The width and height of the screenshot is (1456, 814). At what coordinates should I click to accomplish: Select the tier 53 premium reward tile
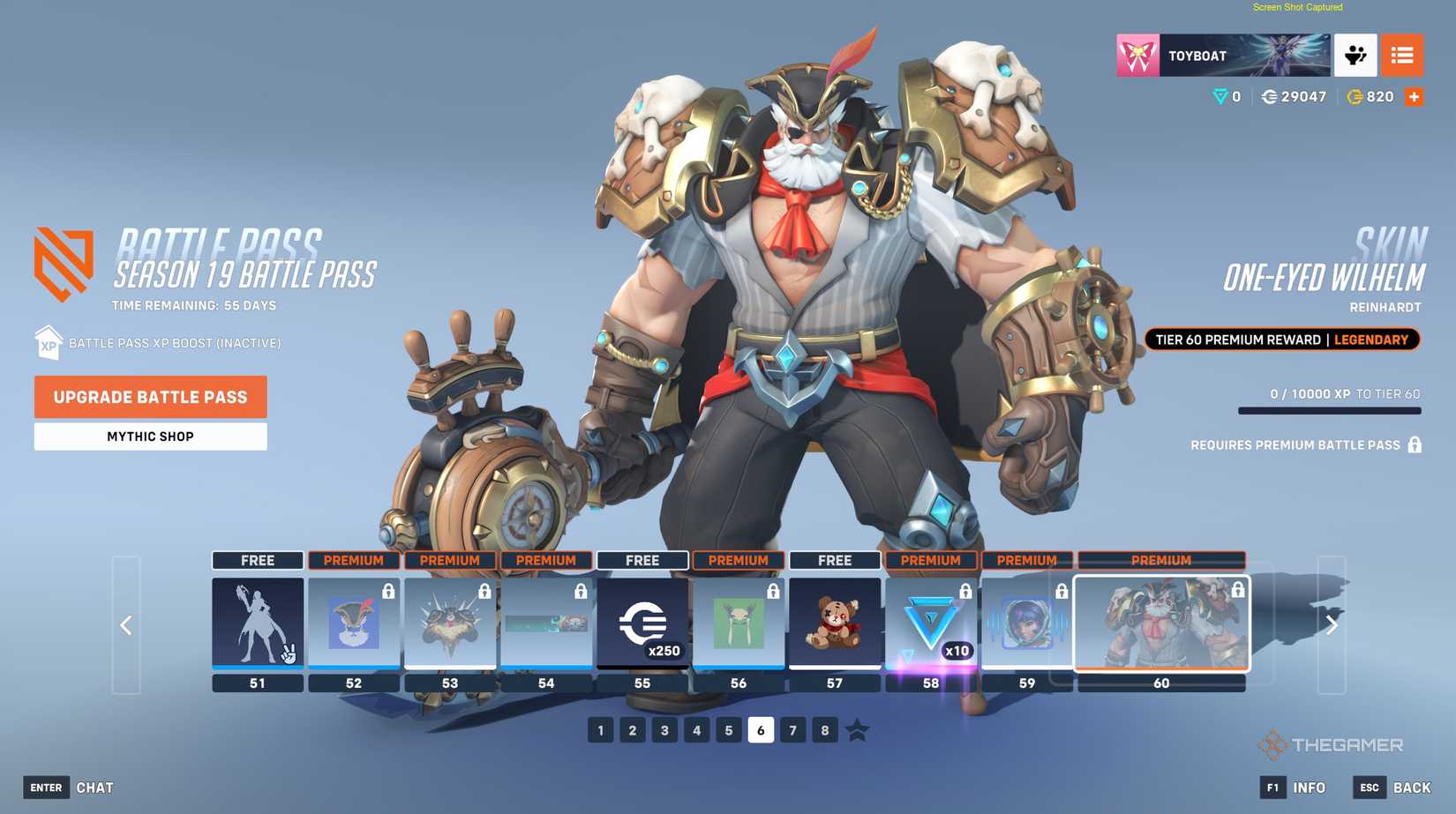(x=450, y=623)
